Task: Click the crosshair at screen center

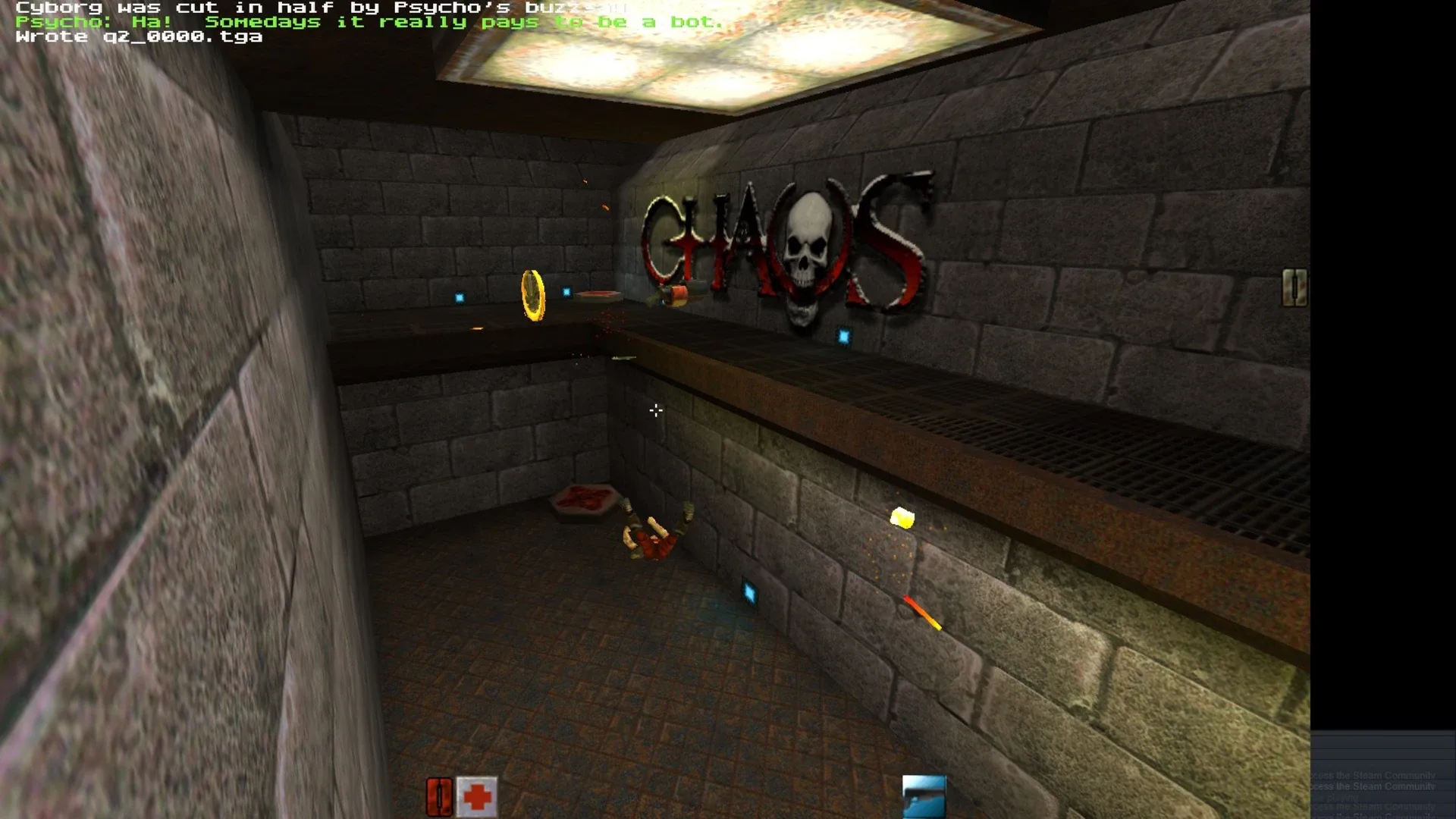Action: (x=655, y=410)
